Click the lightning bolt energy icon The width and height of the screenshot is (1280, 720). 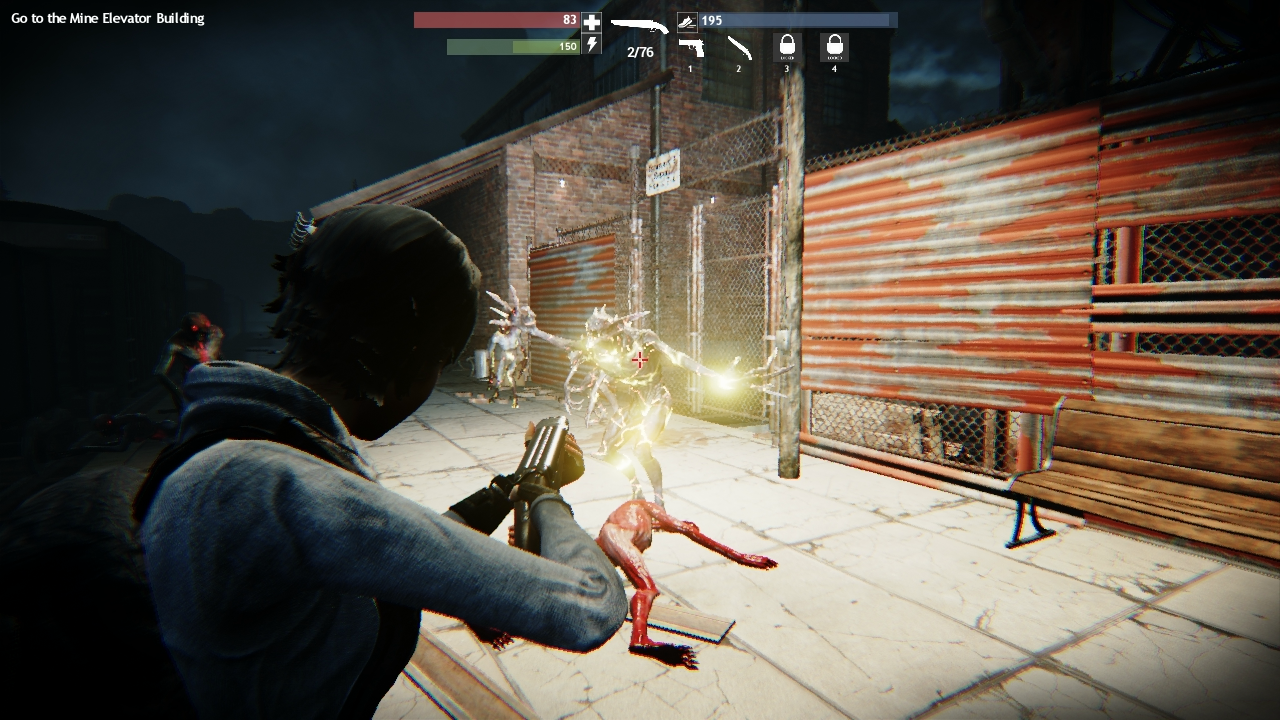pyautogui.click(x=592, y=46)
